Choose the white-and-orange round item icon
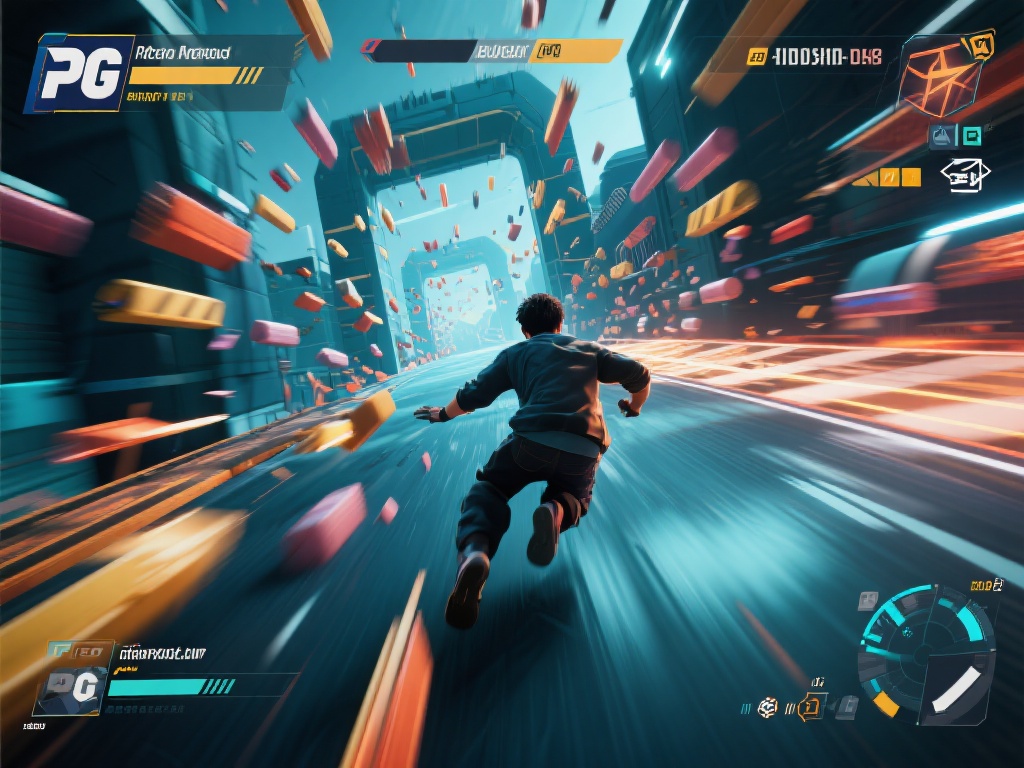 (x=767, y=707)
